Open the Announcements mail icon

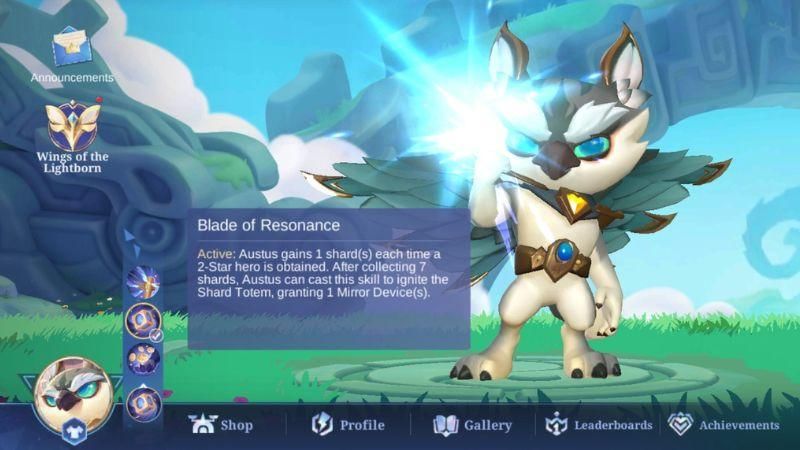[71, 50]
